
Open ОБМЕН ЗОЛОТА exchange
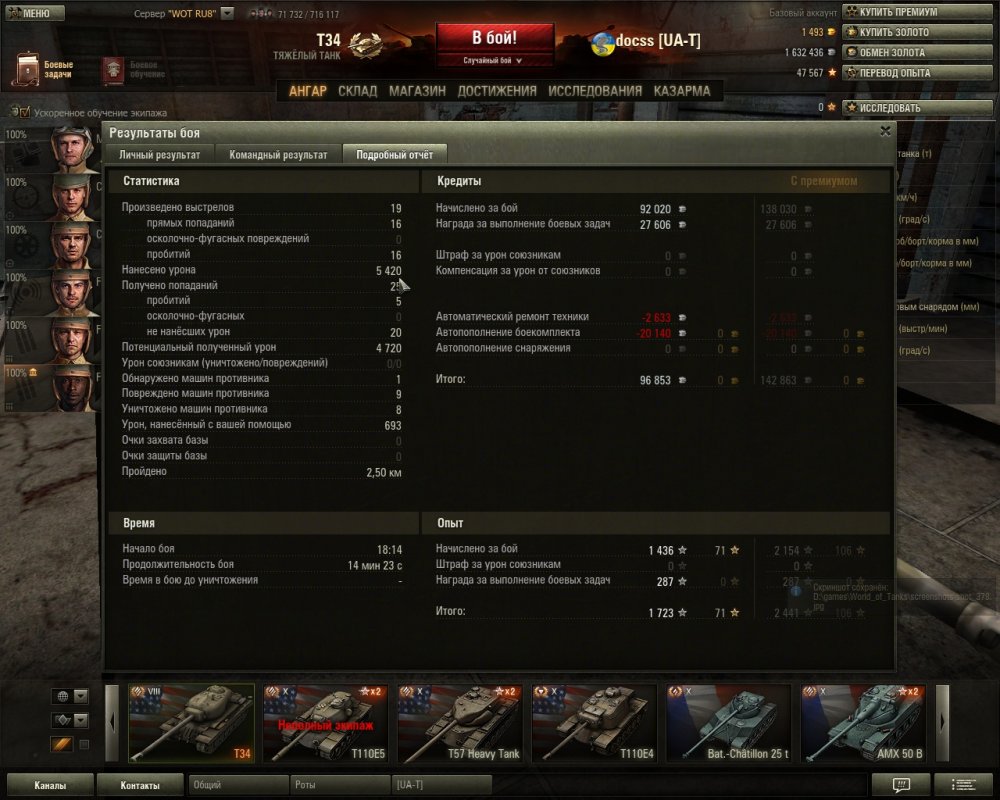click(892, 52)
